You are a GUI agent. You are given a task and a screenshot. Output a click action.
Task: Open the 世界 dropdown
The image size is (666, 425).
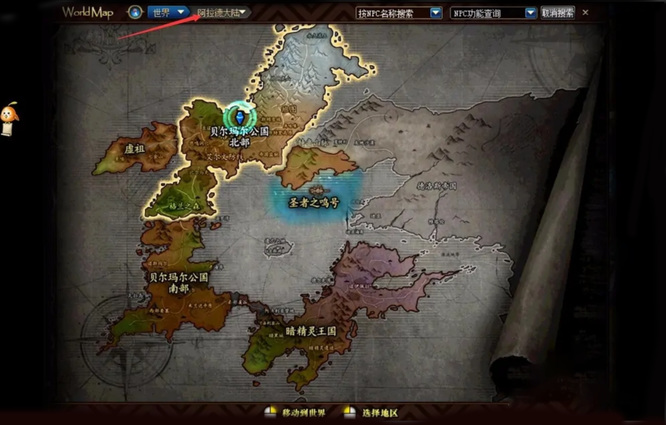point(168,13)
